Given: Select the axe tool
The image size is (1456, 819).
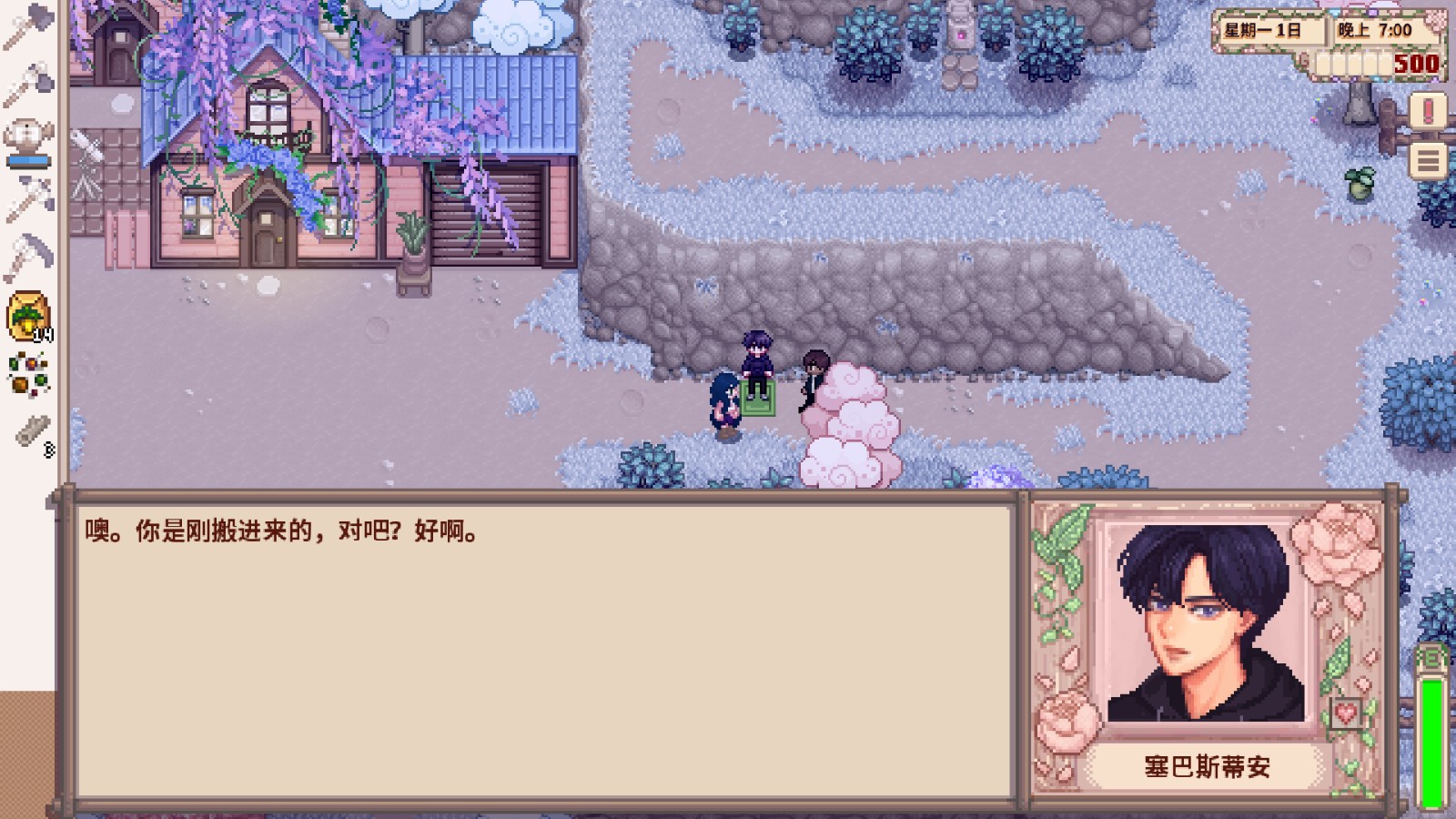Looking at the screenshot, I should pyautogui.click(x=27, y=24).
